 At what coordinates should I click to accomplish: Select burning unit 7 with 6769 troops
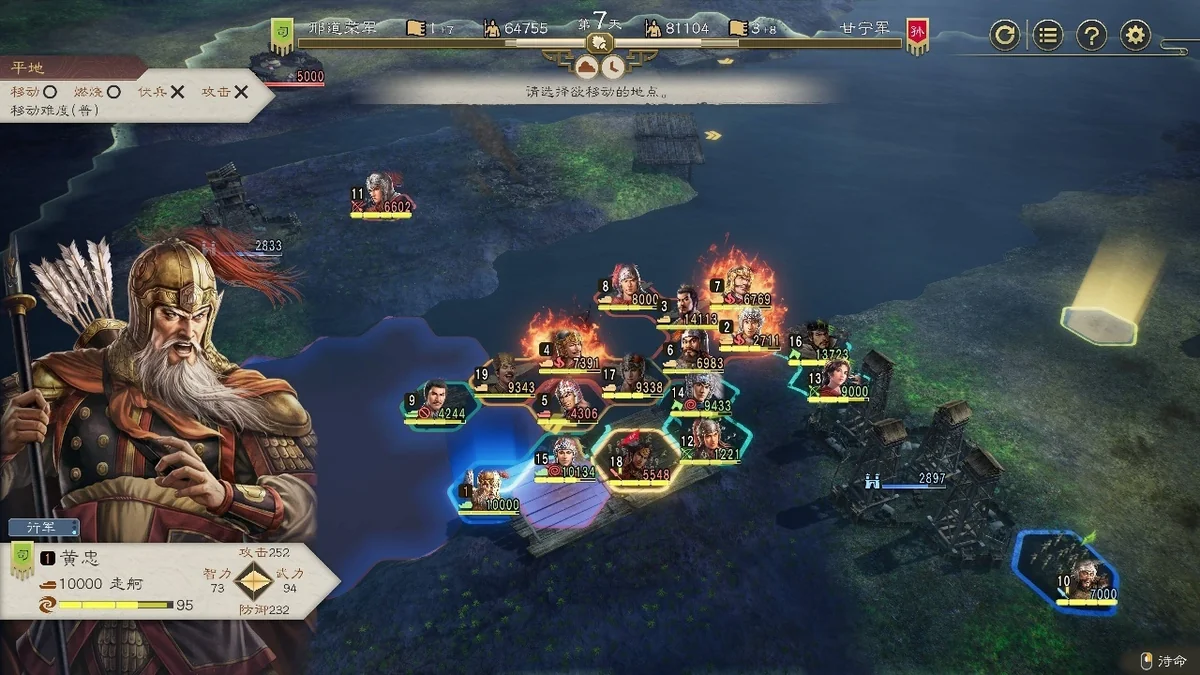pos(742,286)
